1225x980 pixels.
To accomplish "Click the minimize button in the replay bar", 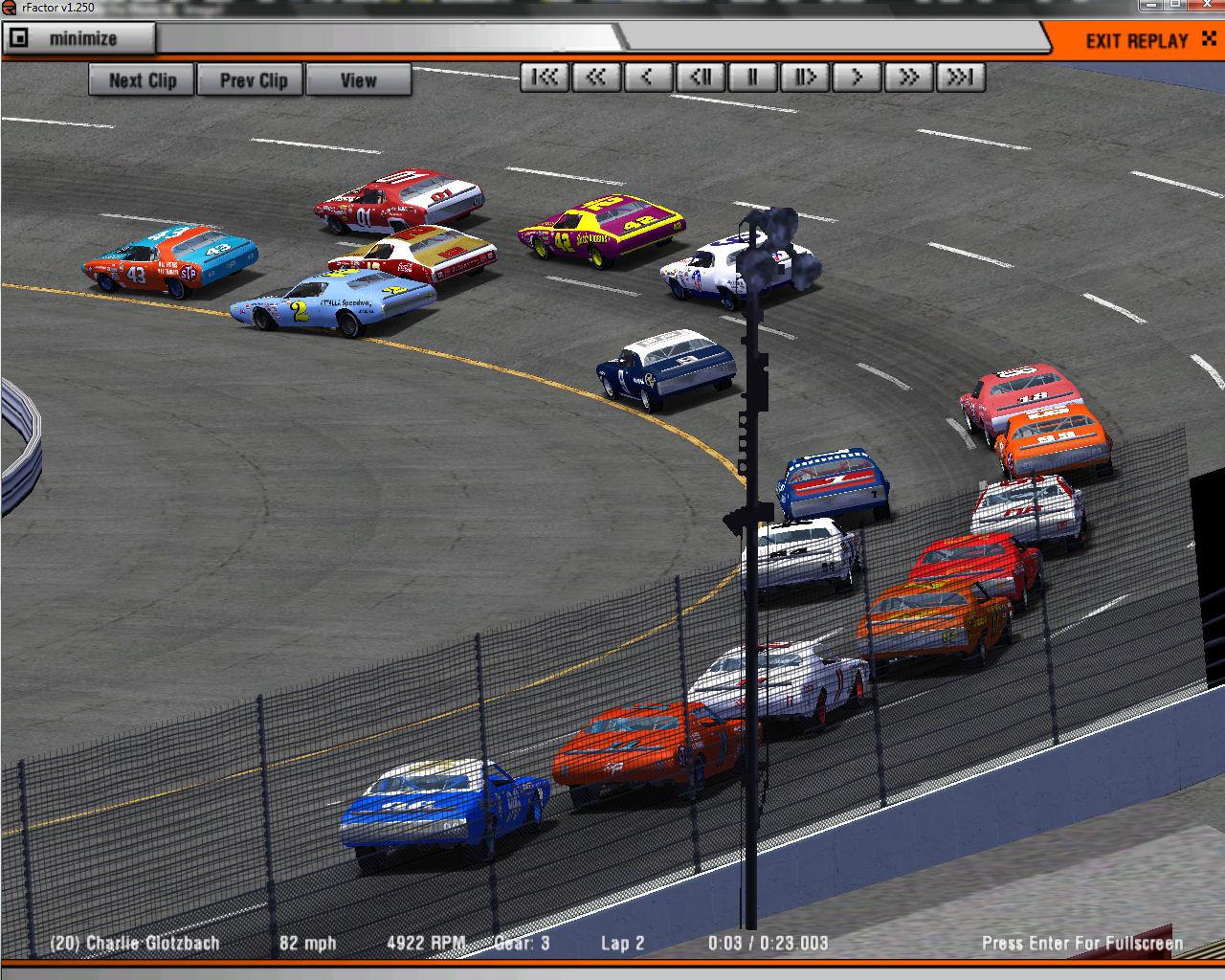I will point(78,39).
